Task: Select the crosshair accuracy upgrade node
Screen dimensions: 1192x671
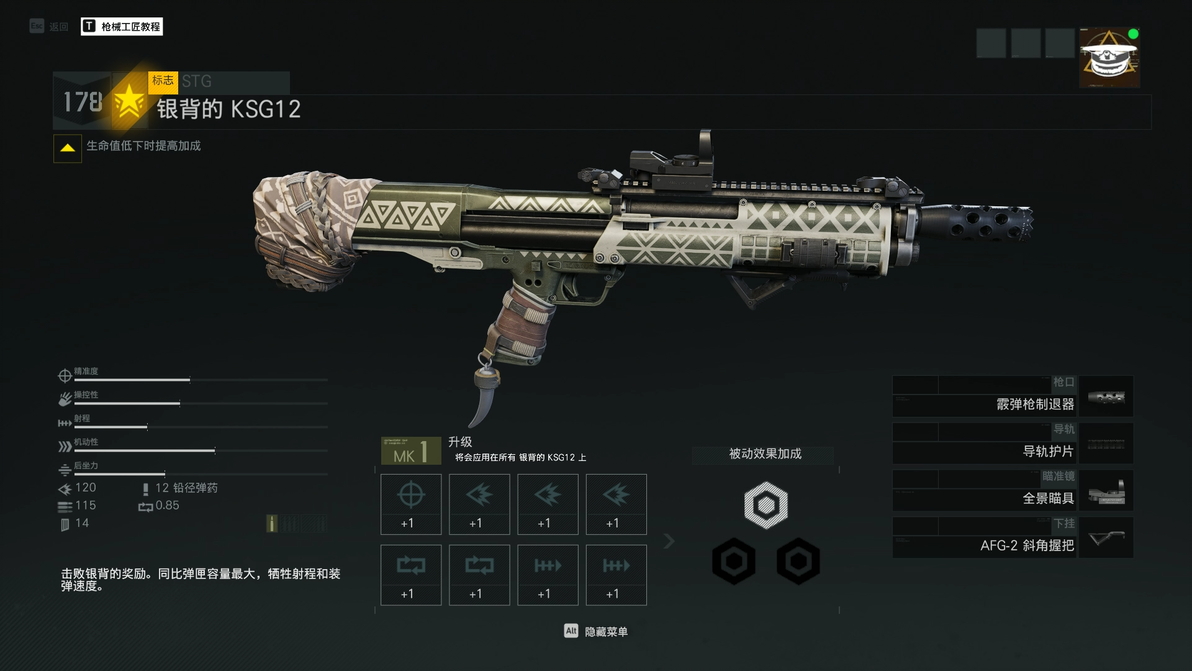Action: tap(411, 504)
